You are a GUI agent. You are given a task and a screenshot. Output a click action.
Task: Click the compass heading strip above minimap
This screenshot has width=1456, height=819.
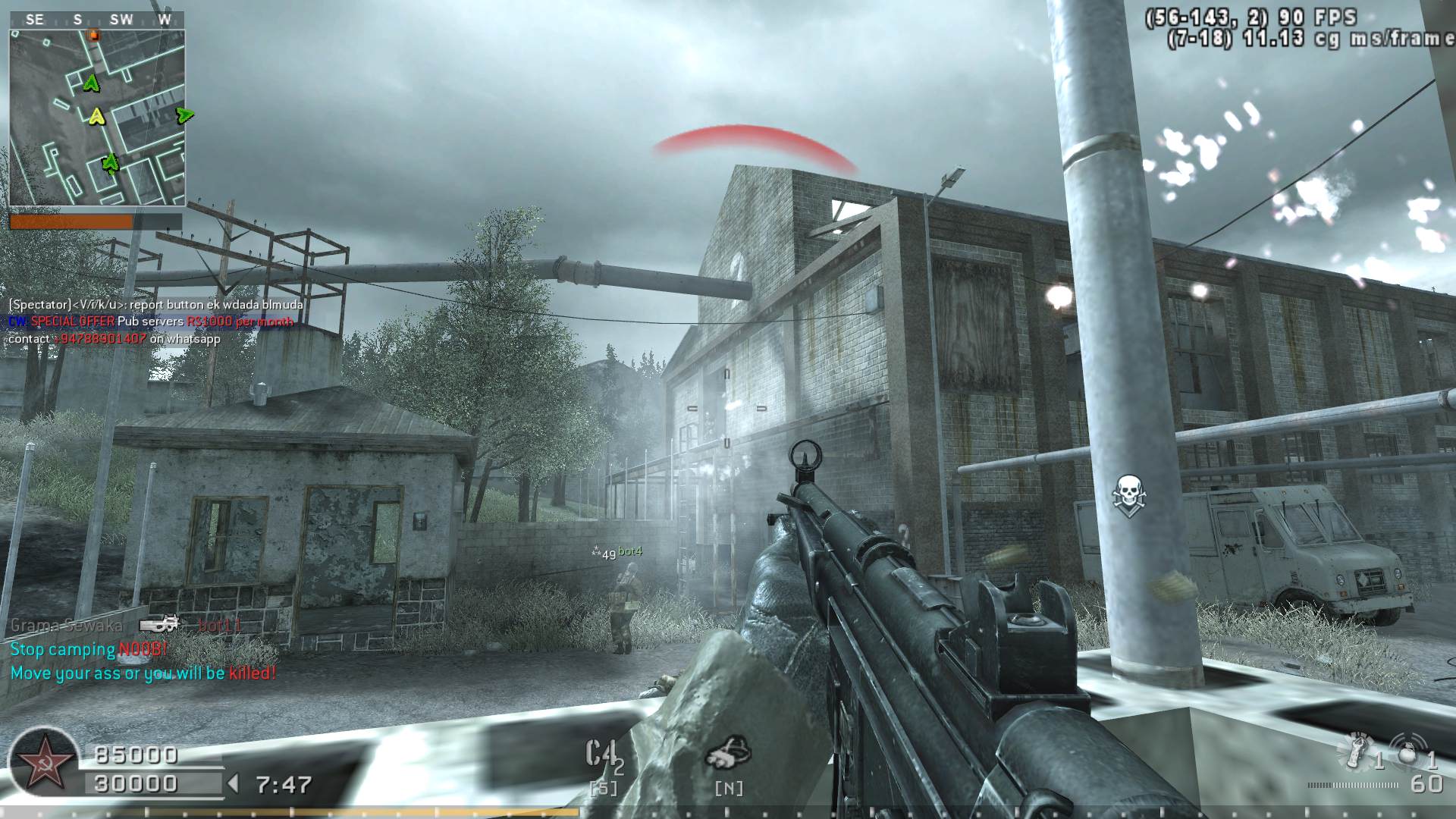(97, 20)
